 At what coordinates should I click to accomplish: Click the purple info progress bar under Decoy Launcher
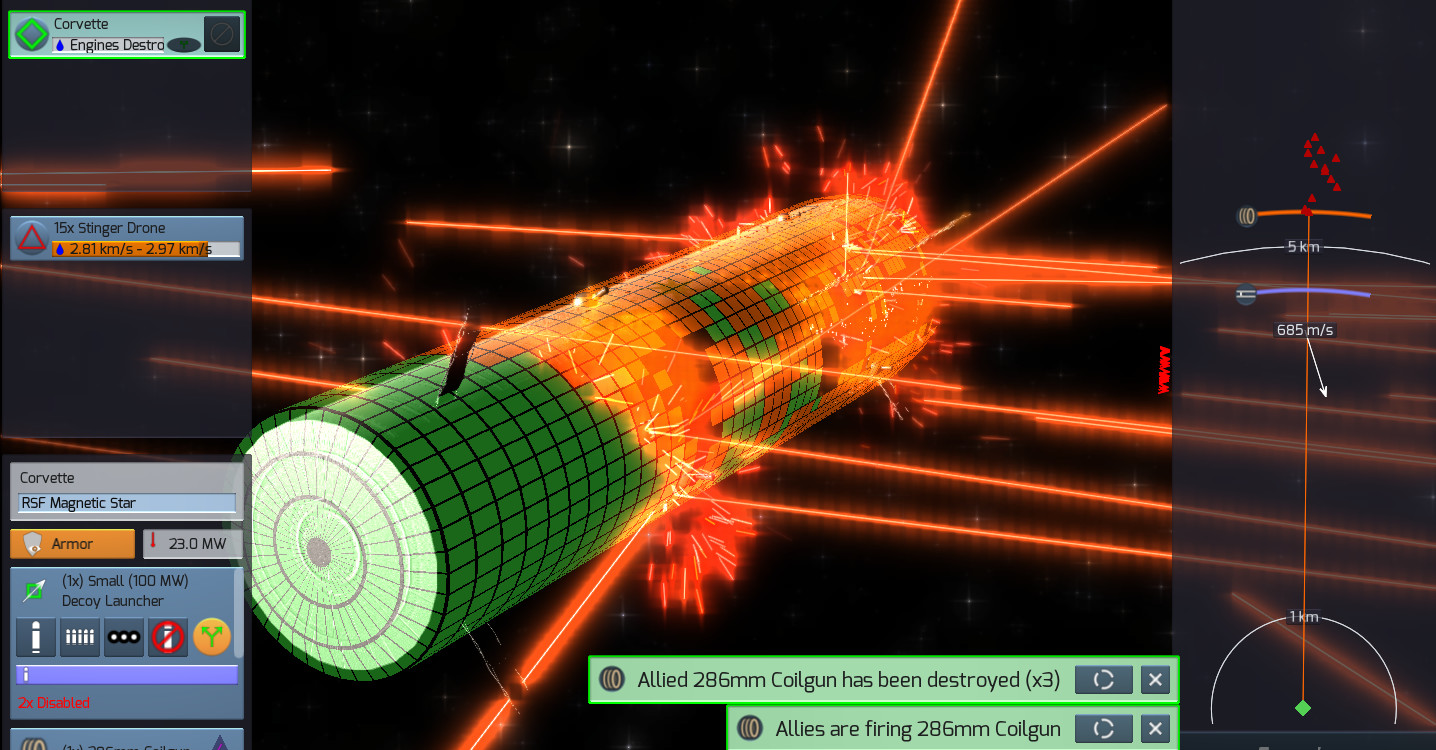[x=126, y=673]
